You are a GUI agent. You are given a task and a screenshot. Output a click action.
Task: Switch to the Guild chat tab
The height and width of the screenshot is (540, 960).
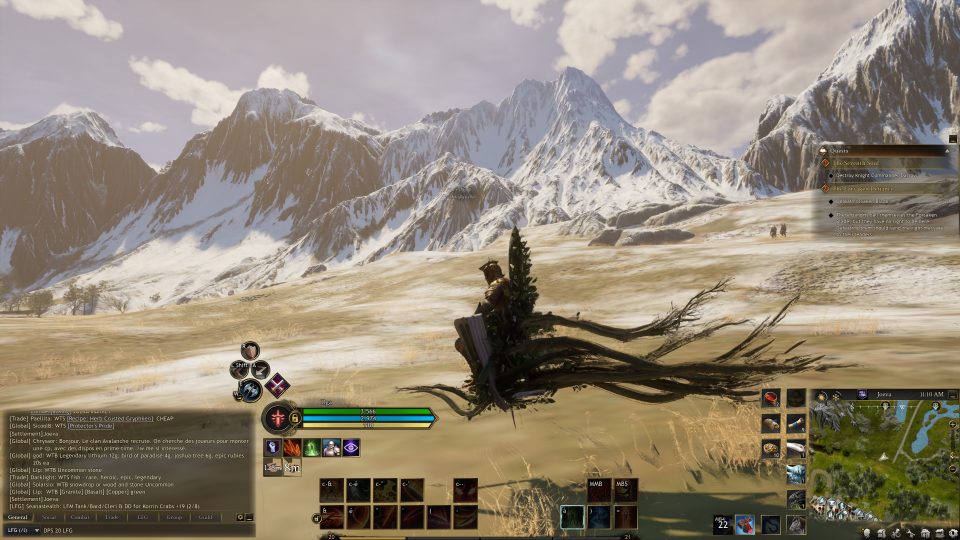coord(206,517)
